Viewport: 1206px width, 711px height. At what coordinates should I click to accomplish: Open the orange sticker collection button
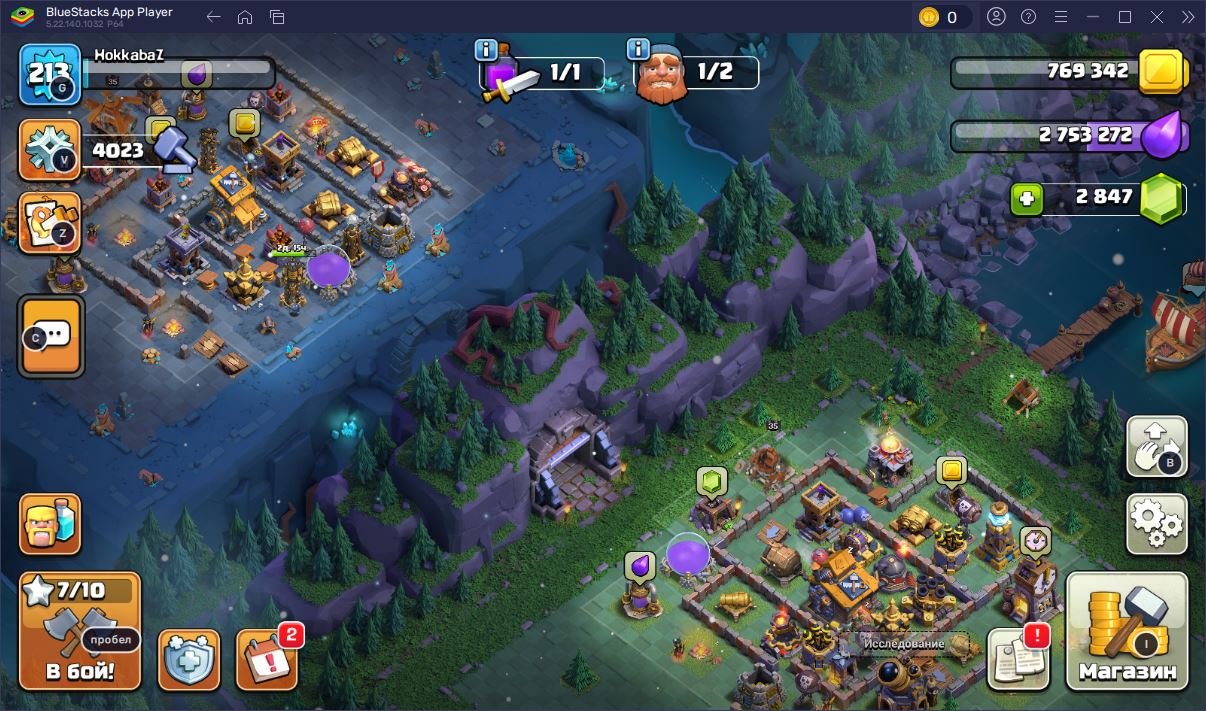click(50, 221)
